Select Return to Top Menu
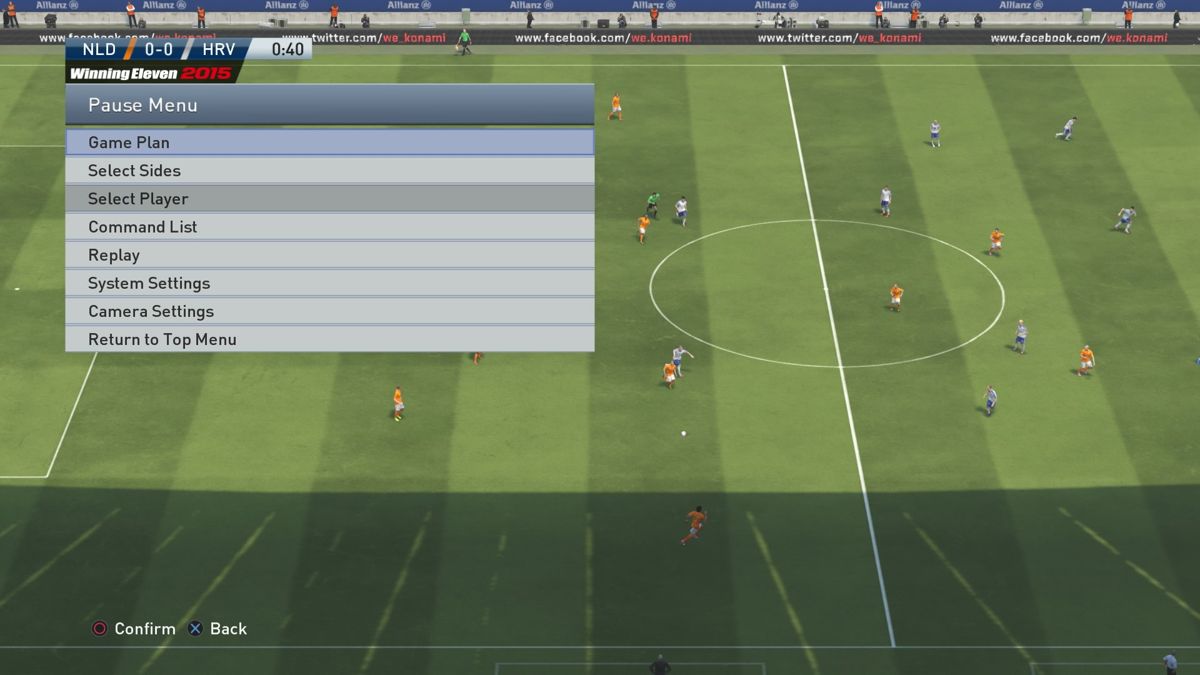This screenshot has height=675, width=1200. (x=329, y=339)
